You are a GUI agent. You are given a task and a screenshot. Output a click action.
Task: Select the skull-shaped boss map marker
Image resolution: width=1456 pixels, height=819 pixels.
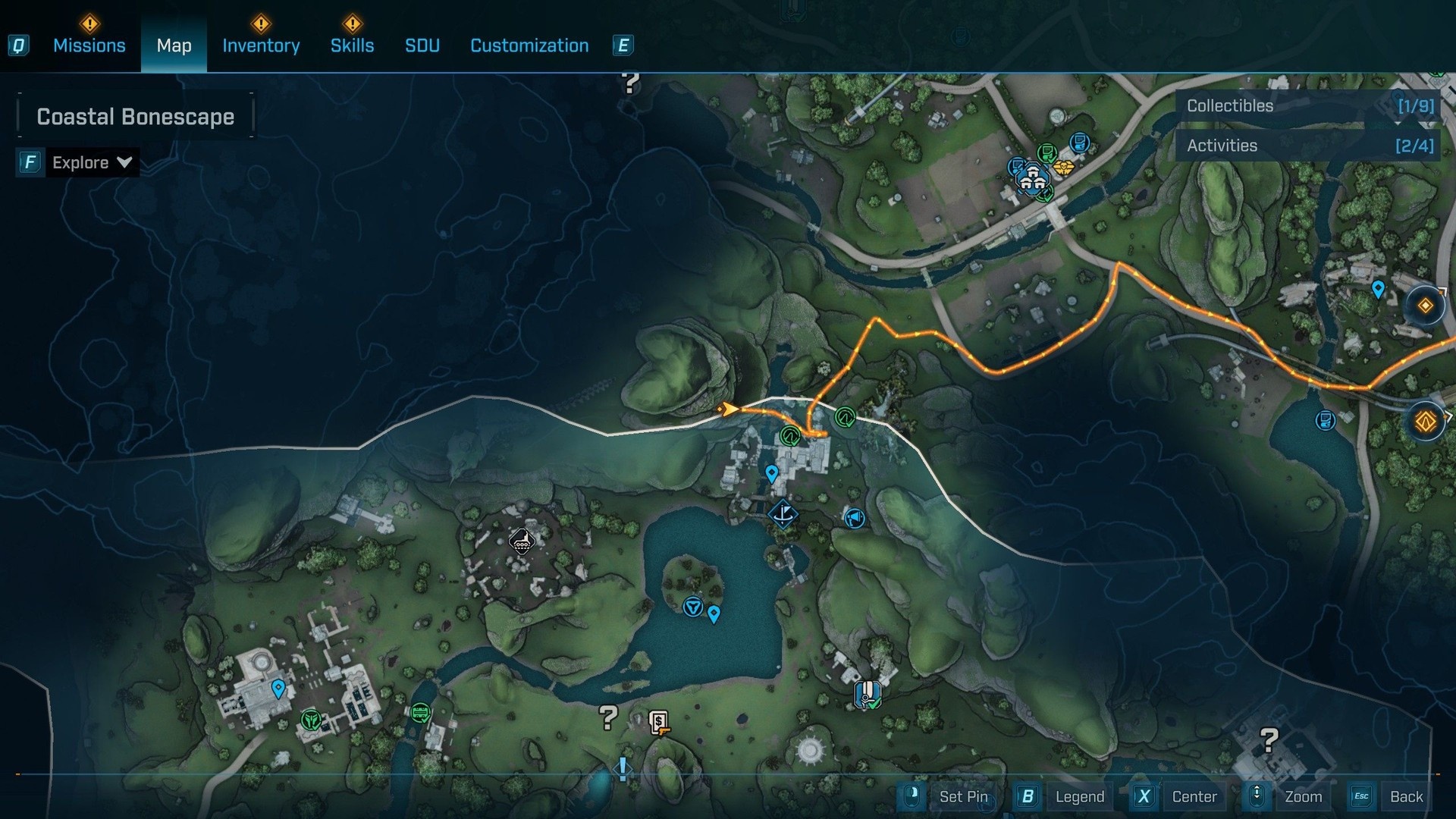click(522, 542)
